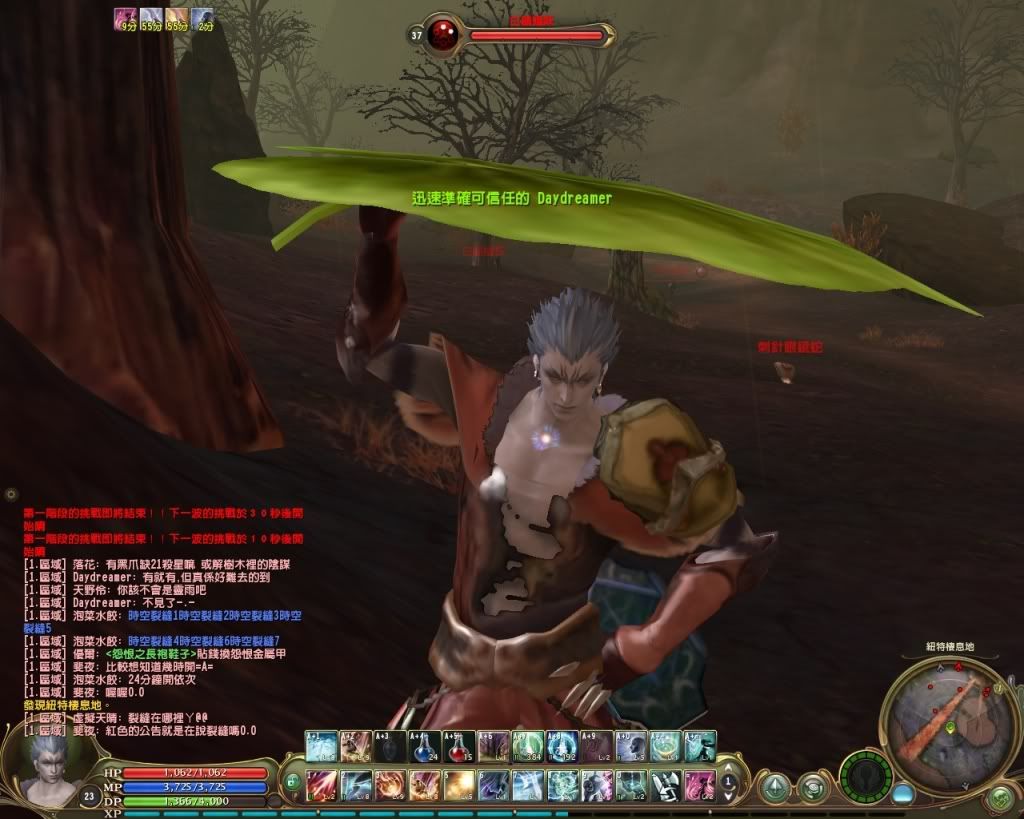Open the green menu button beside the minimap
1024x819 pixels.
(x=1000, y=797)
